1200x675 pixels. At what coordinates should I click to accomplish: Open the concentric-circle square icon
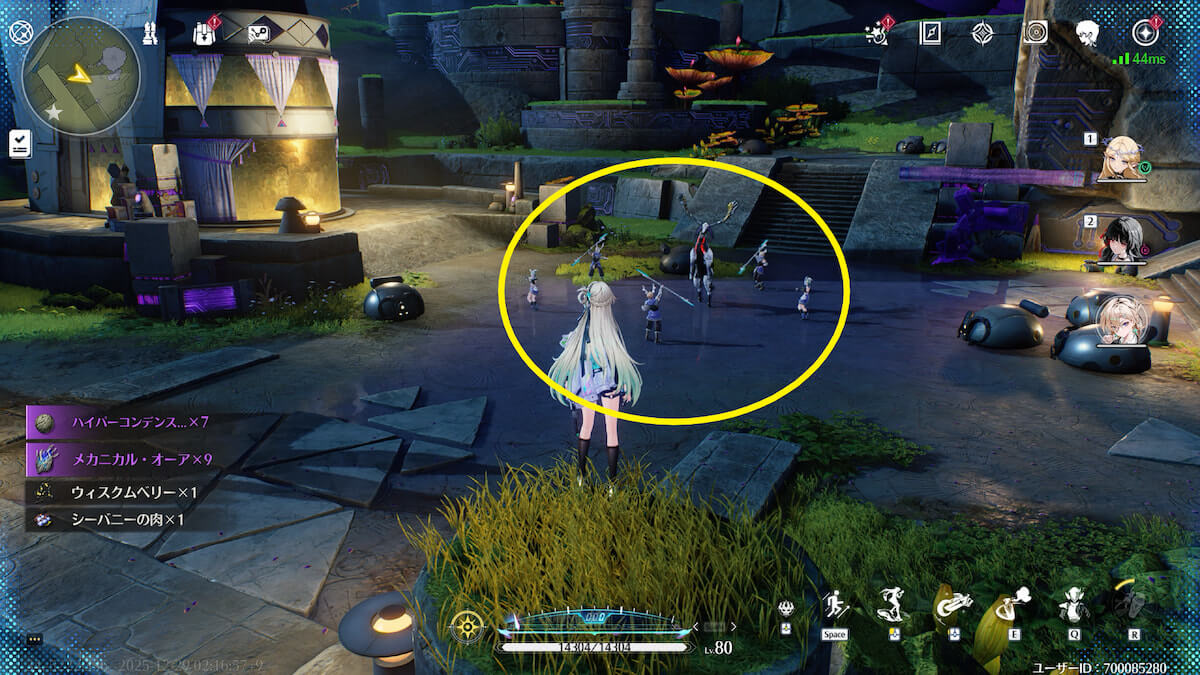[x=1036, y=32]
